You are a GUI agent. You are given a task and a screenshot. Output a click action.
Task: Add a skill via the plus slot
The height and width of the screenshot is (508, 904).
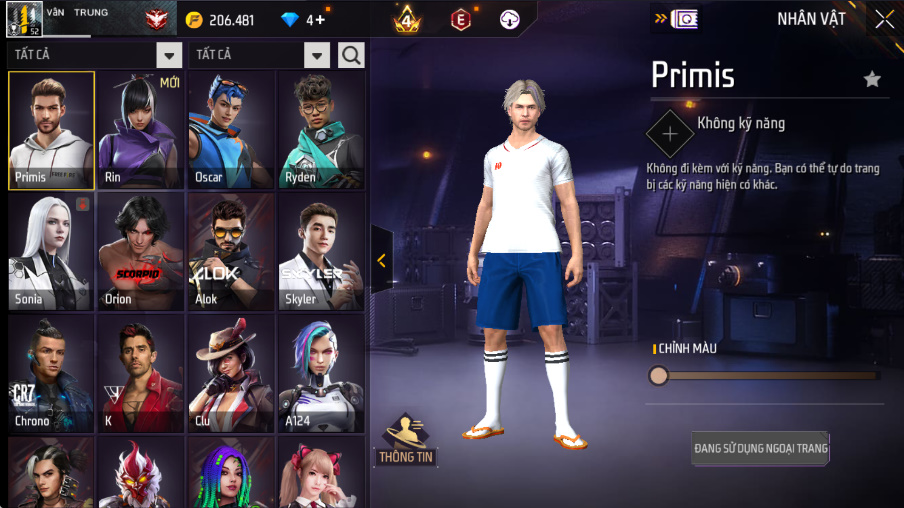[x=669, y=133]
